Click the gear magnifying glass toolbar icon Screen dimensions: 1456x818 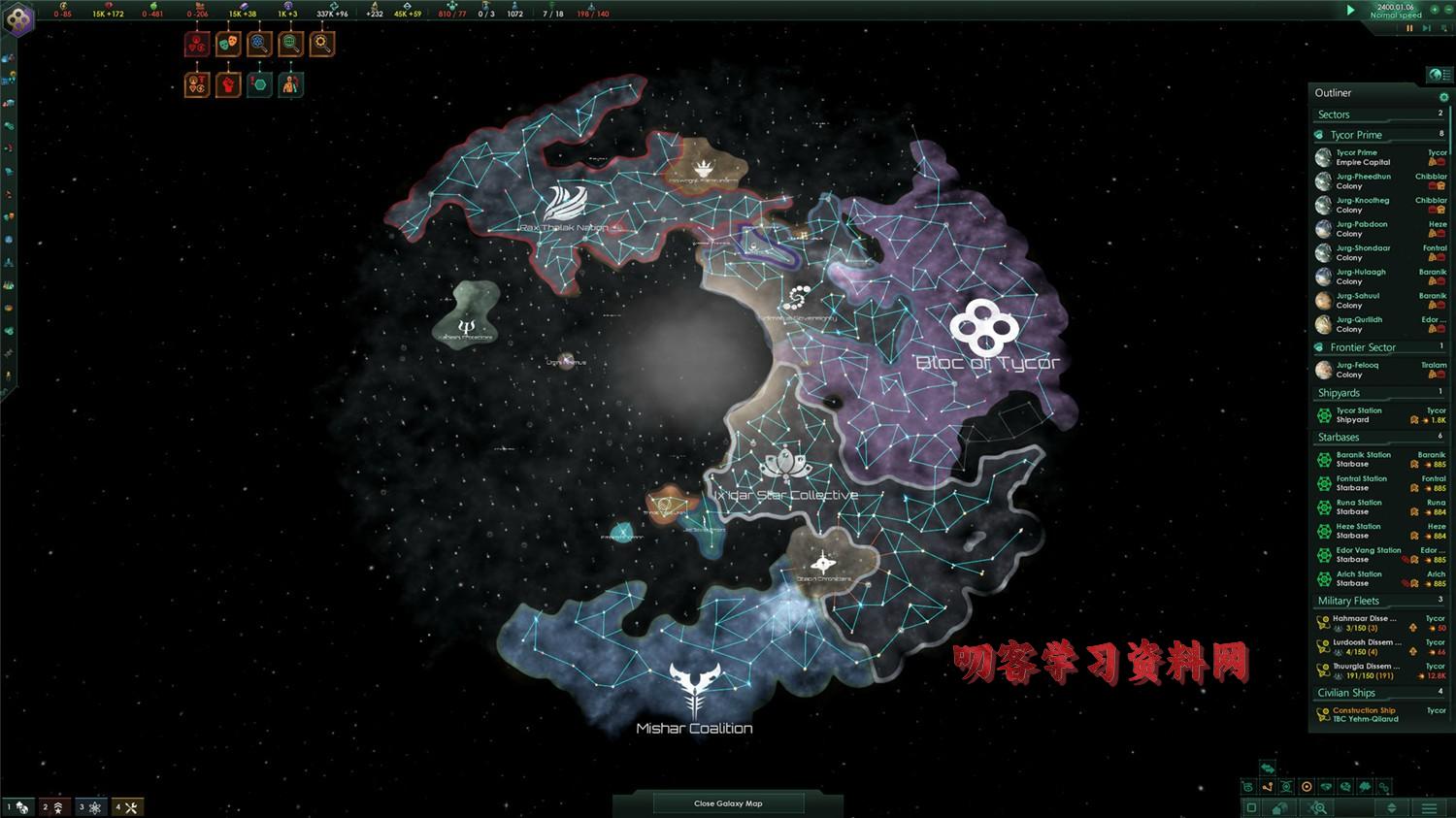[321, 44]
